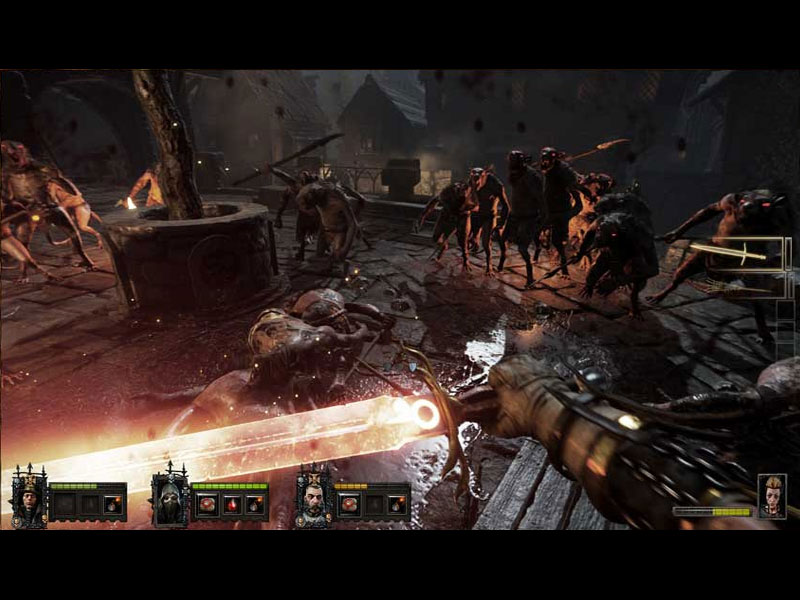This screenshot has height=600, width=800.
Task: Select the hooded teammate's red potion slot
Action: point(231,505)
